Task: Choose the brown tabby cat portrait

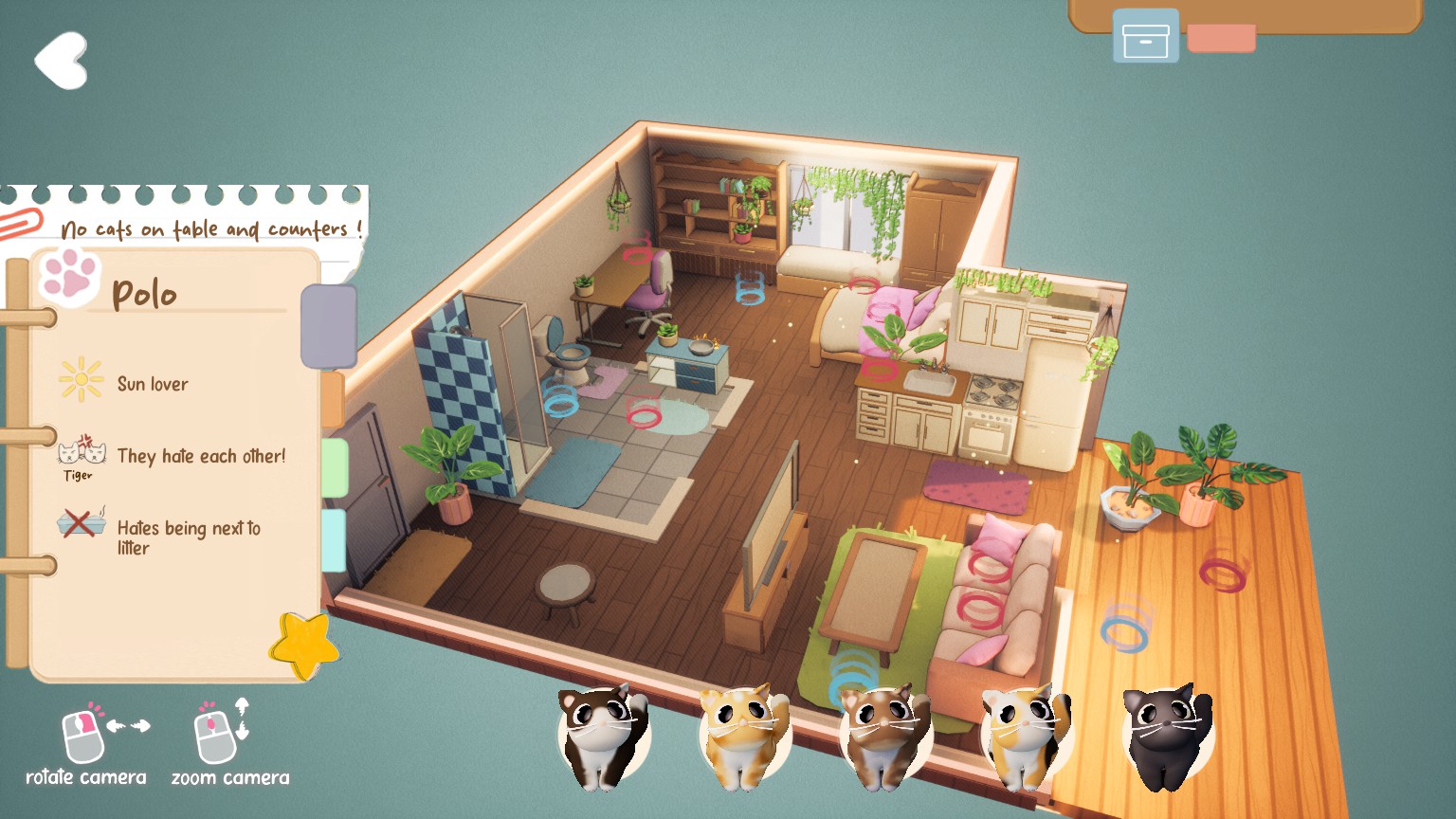Action: coord(883,737)
